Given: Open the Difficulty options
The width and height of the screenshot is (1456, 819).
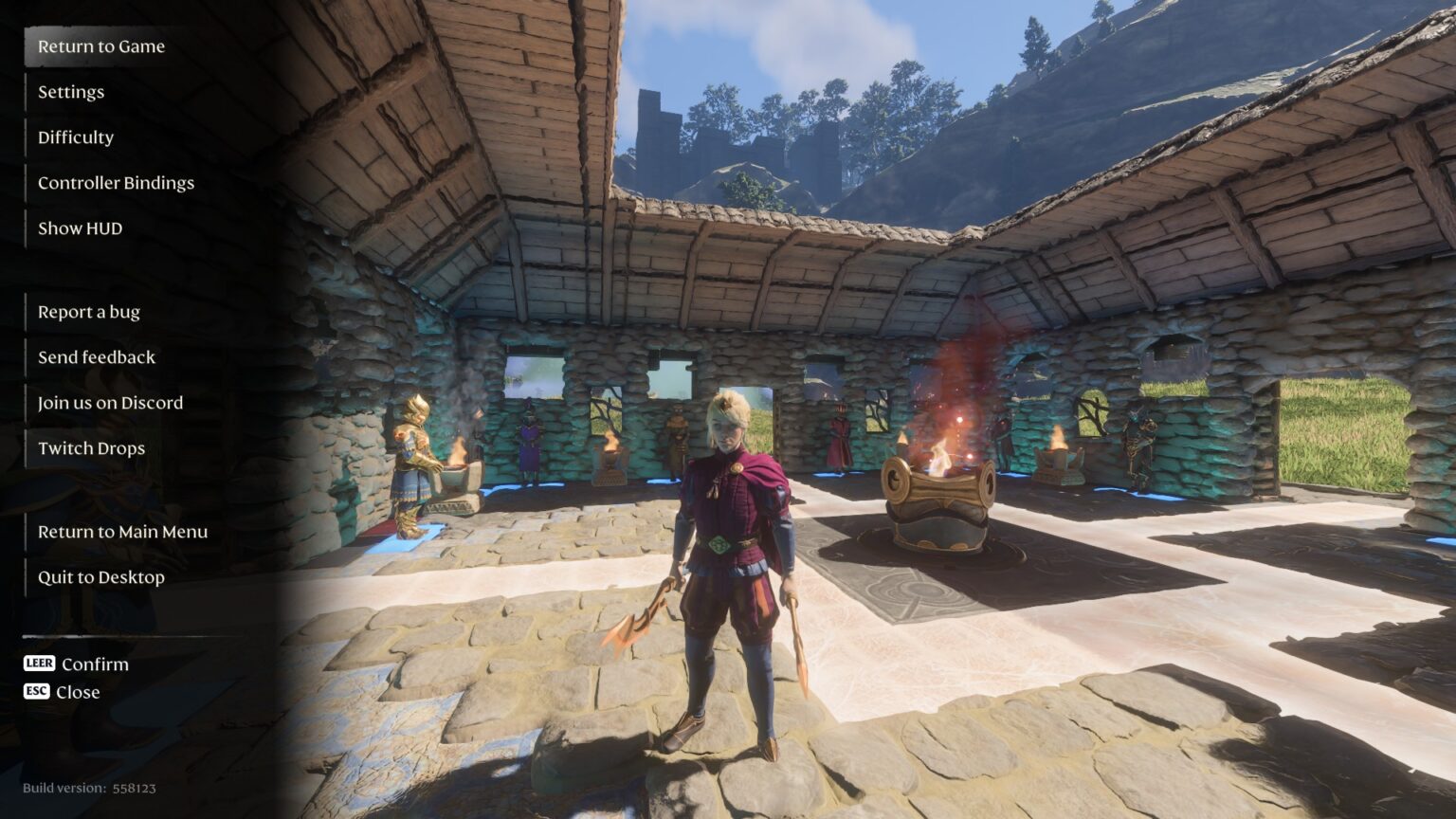Looking at the screenshot, I should (x=76, y=137).
